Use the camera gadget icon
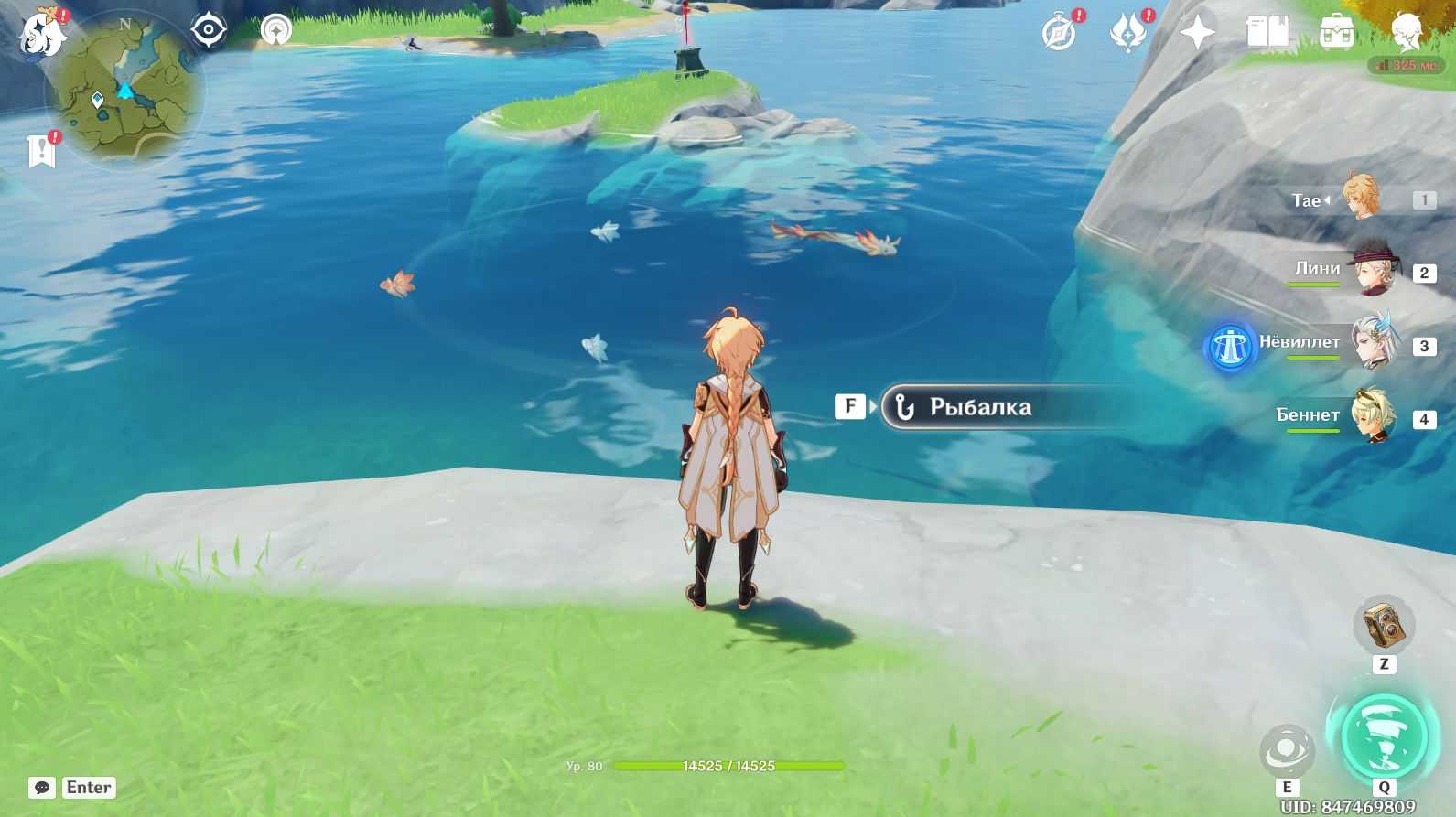Screen dimensions: 1456x817 pyautogui.click(x=1383, y=626)
